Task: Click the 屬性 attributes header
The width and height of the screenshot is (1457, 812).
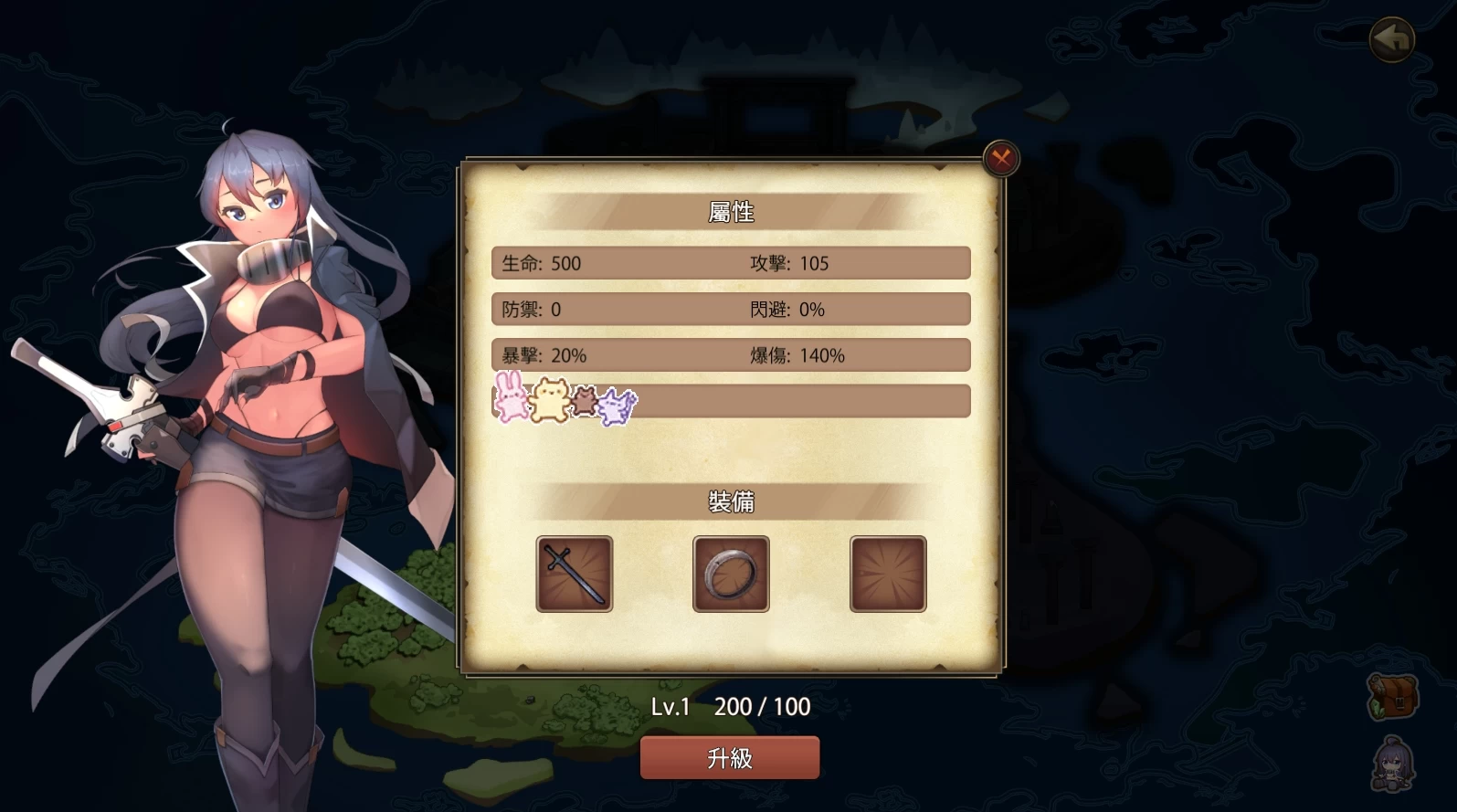Action: 729,211
